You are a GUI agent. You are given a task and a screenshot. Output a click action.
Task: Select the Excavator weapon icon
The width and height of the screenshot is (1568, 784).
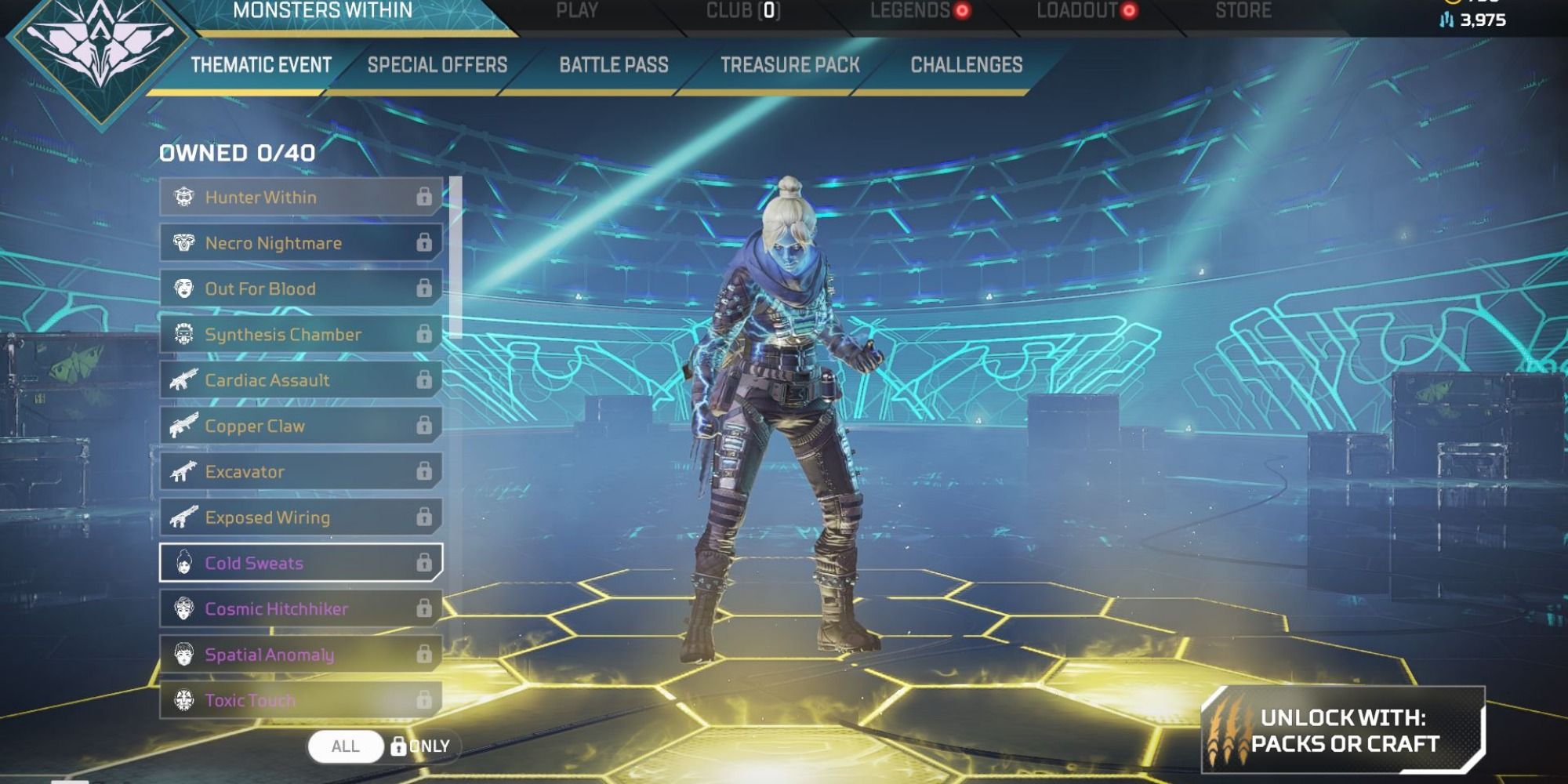[183, 471]
